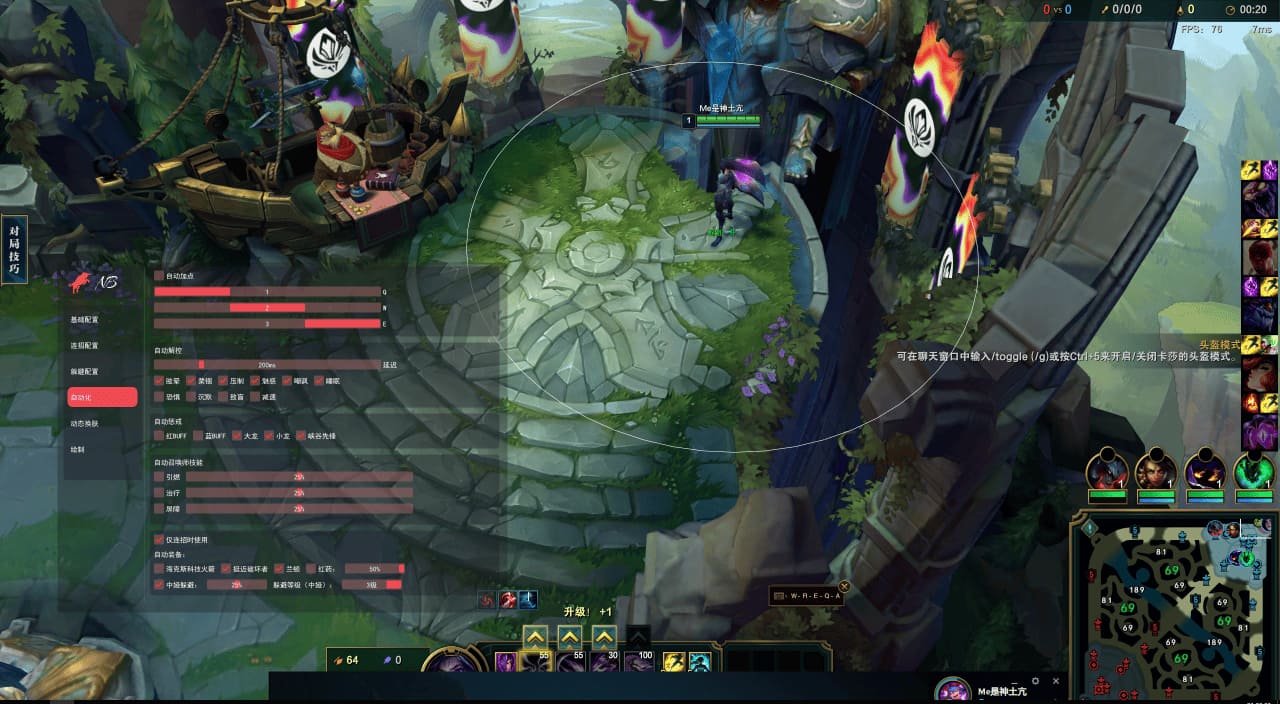The image size is (1280, 704).
Task: Open the 基础配置 section in the side panel
Action: 85,320
